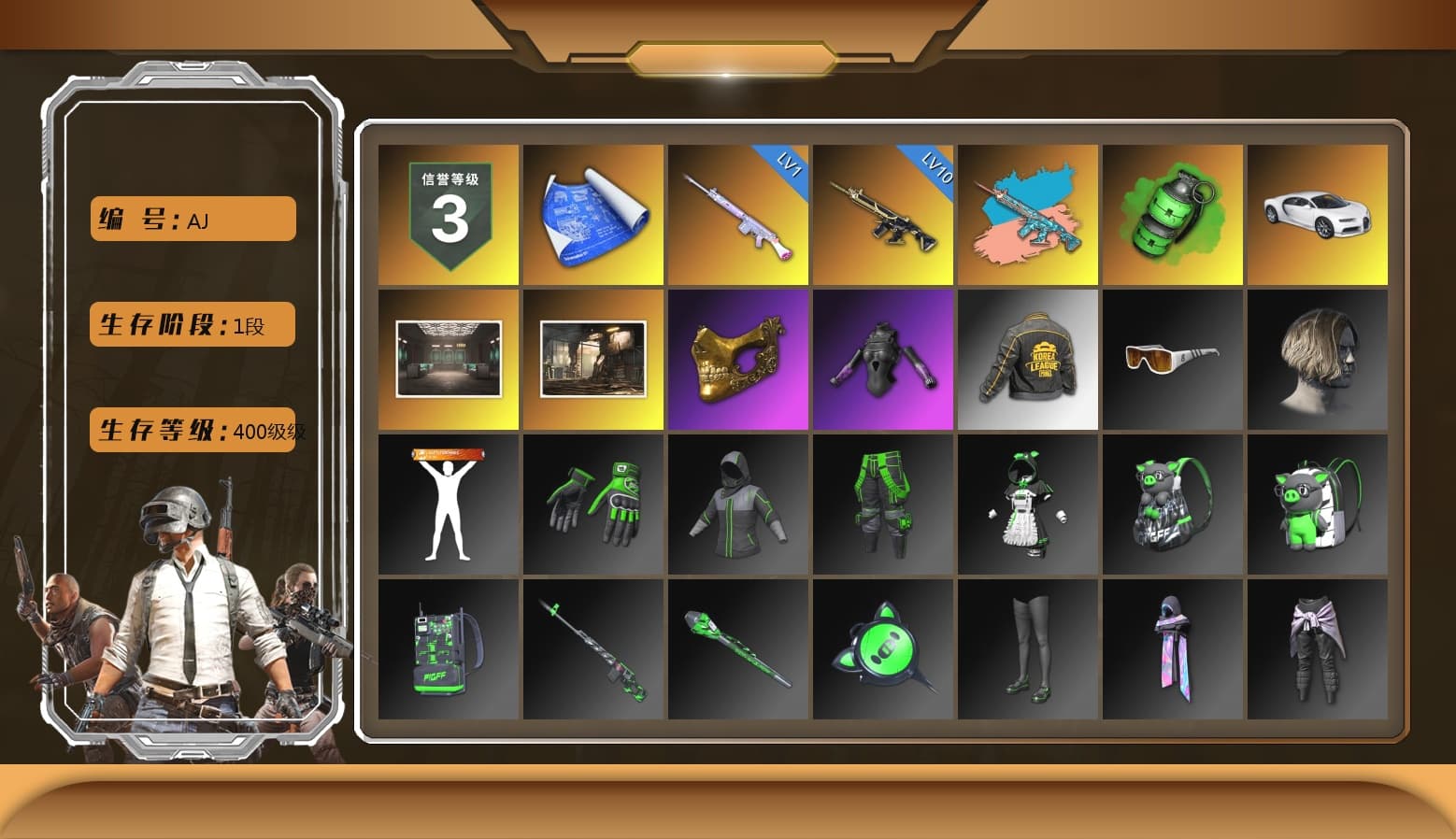Open the blueprint item in the first row

pos(592,214)
